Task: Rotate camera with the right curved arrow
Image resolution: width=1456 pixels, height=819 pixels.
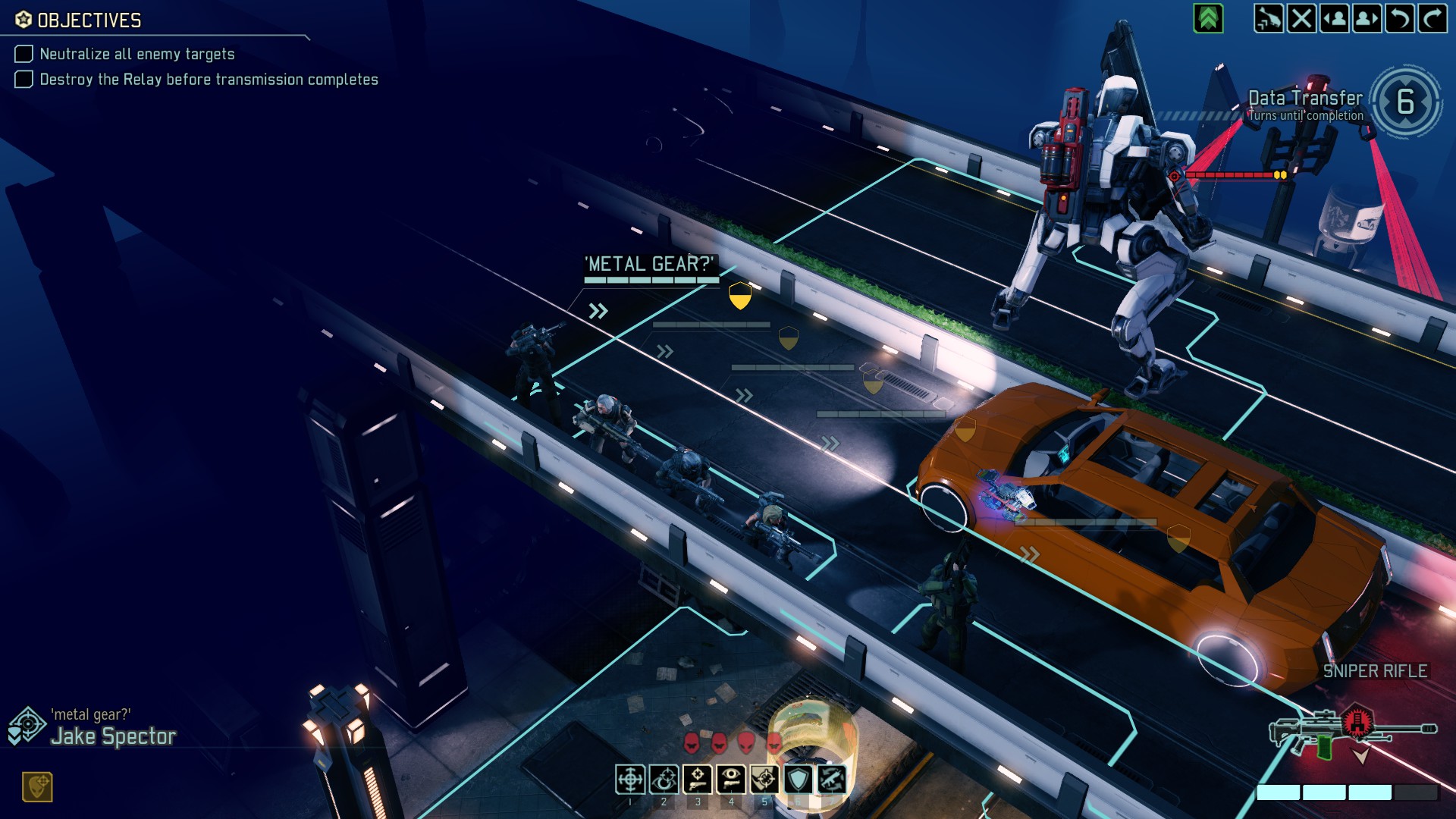Action: pyautogui.click(x=1432, y=18)
